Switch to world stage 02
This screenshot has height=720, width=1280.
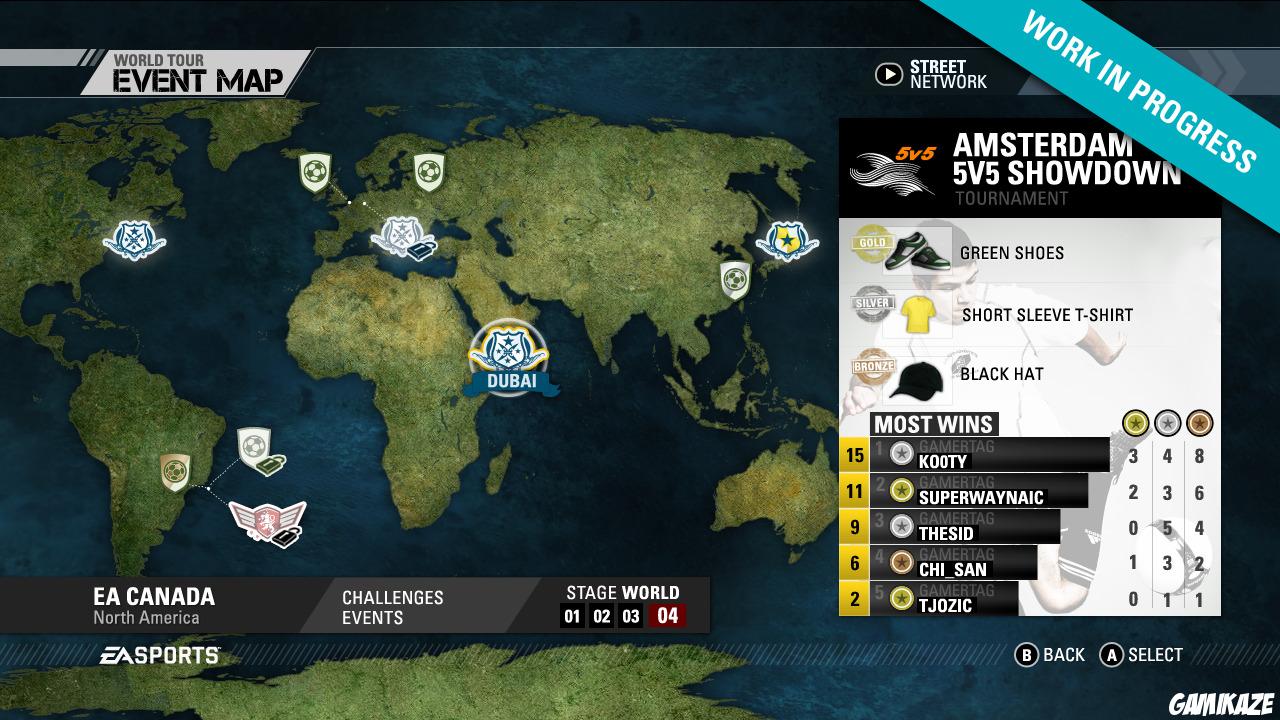[601, 616]
